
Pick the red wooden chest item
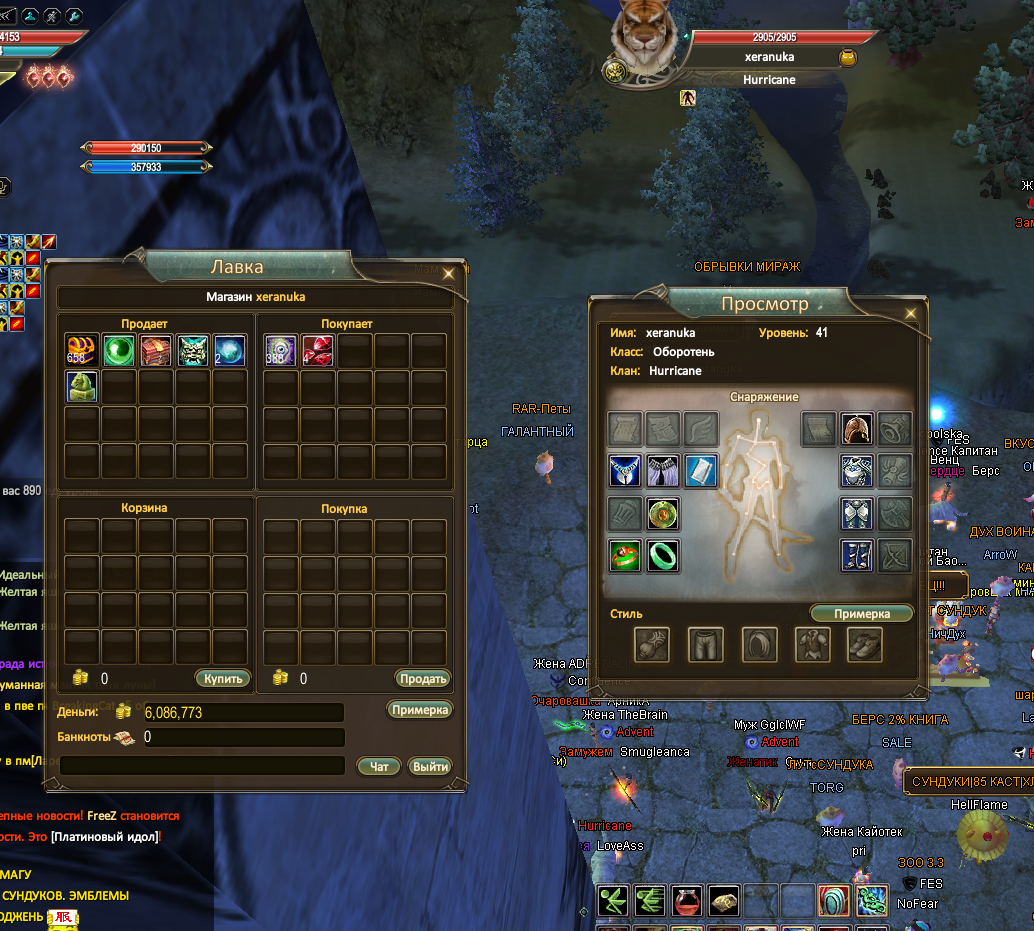point(156,351)
